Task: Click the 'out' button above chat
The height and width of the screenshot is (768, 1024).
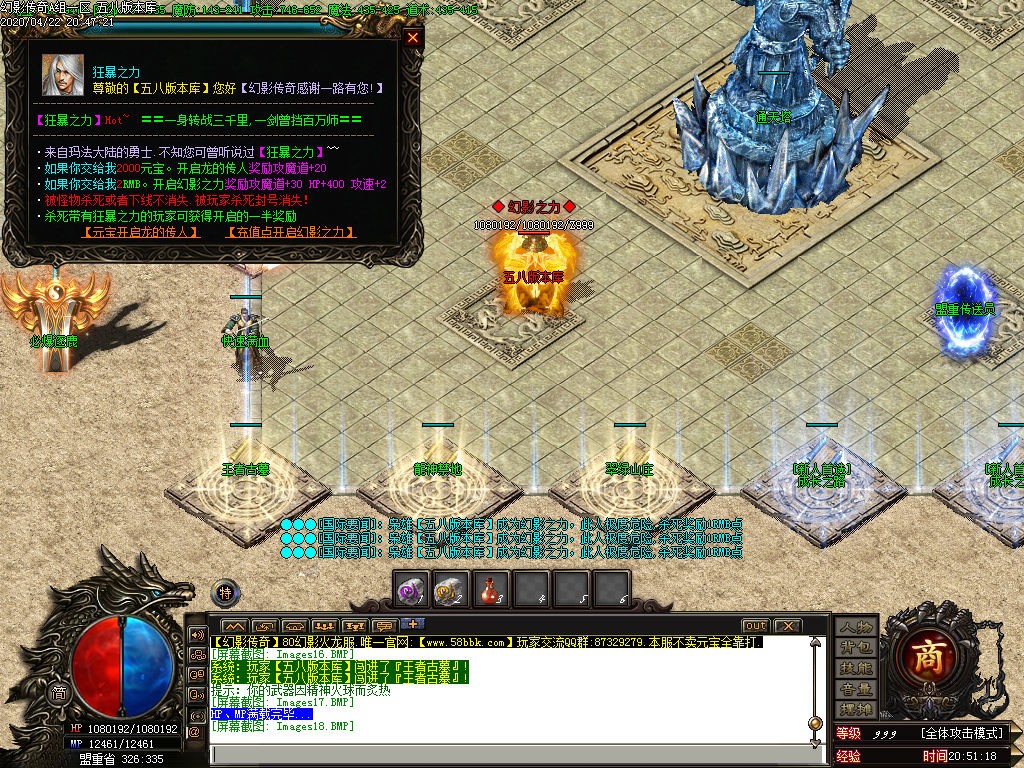Action: (x=756, y=626)
